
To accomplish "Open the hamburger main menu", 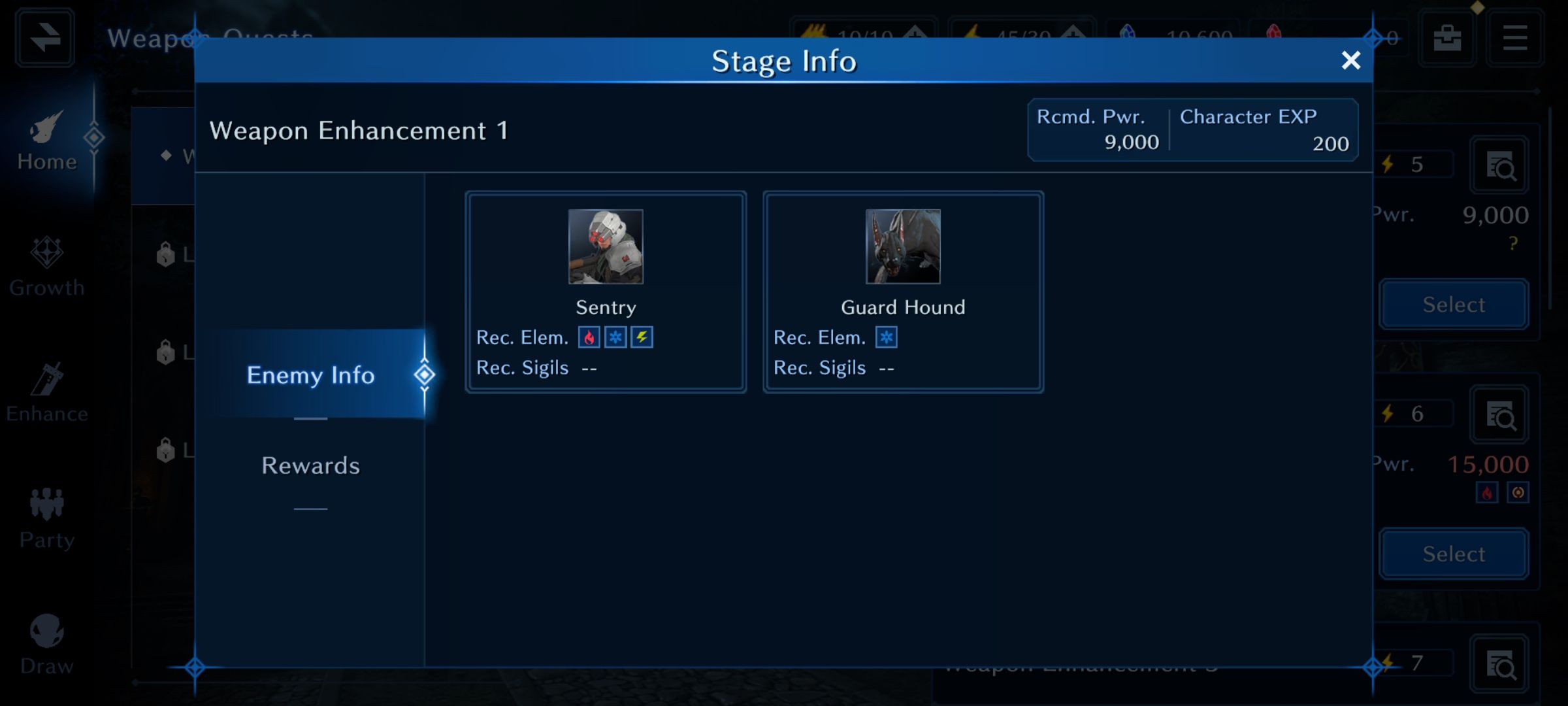I will coord(1514,37).
